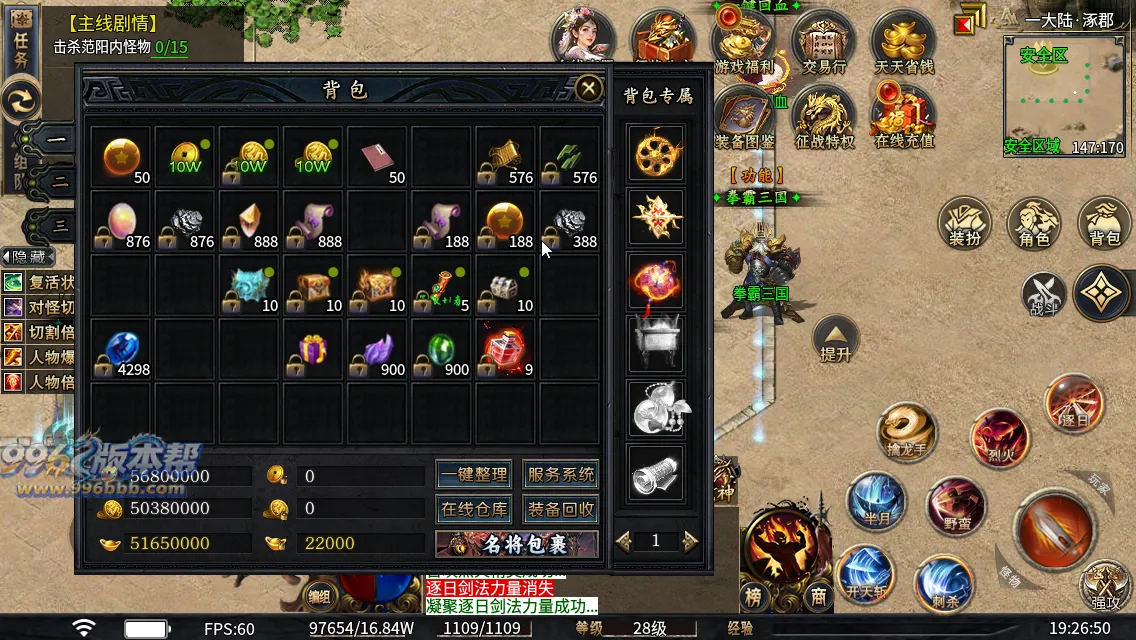Open the 服务系统 service system
Screen dimensions: 1136x640
click(561, 475)
